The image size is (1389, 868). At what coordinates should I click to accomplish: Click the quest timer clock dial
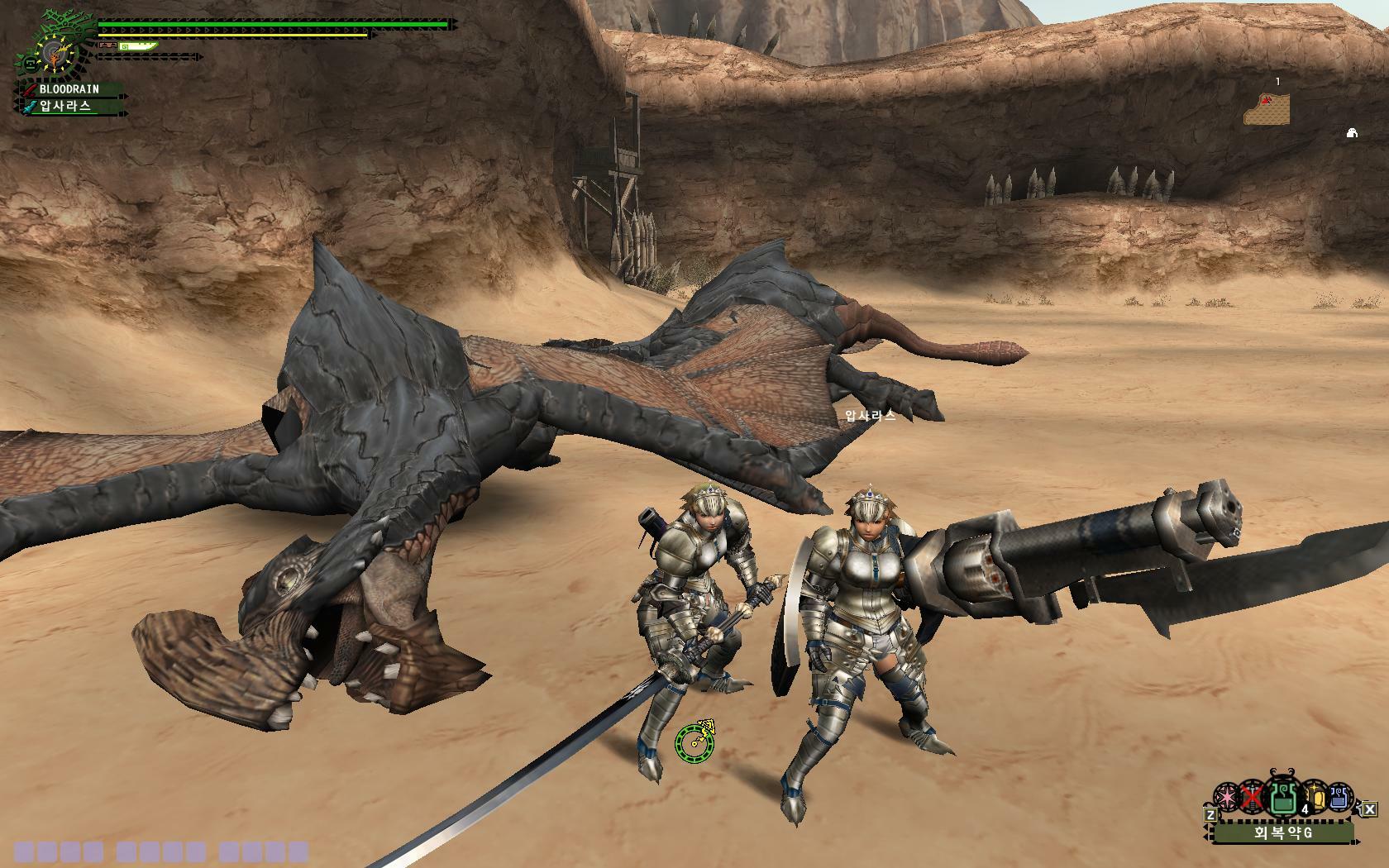coord(55,55)
